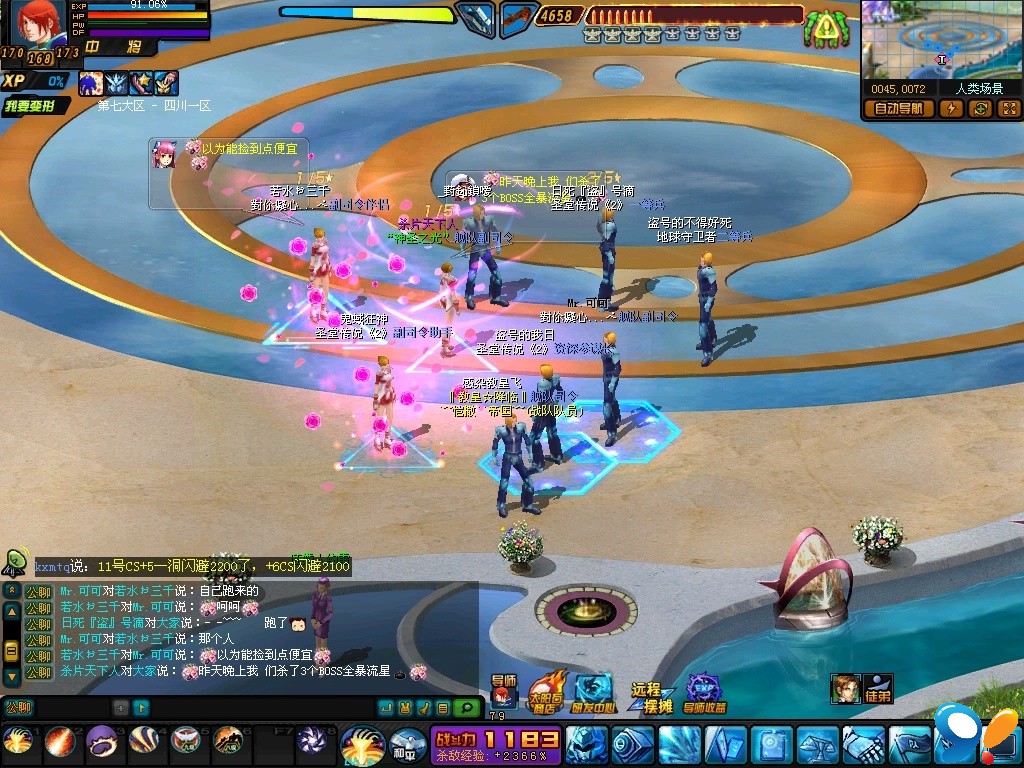The image size is (1024, 768).
Task: Select the 公聊 chat channel button
Action: click(19, 708)
